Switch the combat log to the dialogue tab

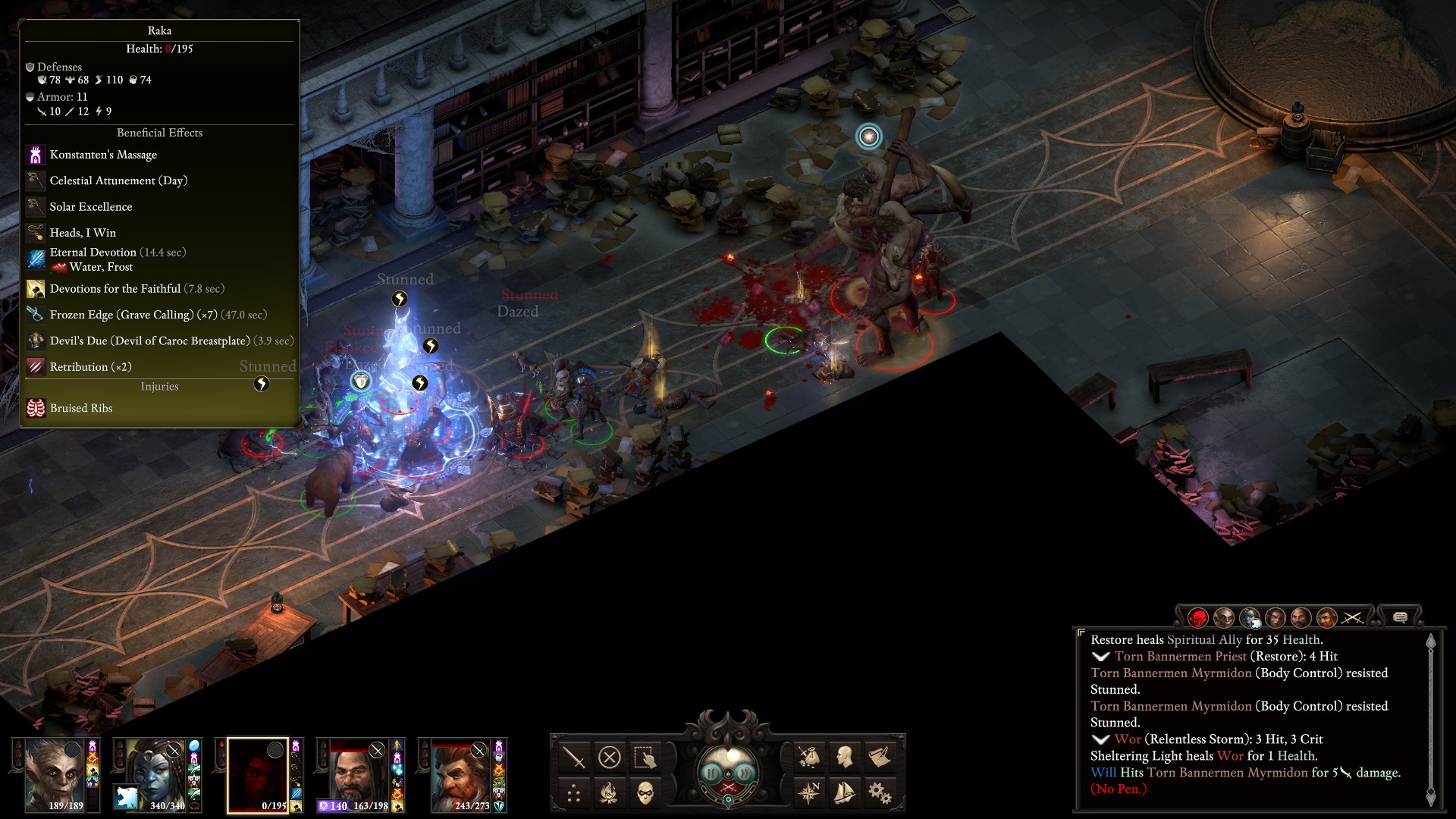[x=1400, y=618]
